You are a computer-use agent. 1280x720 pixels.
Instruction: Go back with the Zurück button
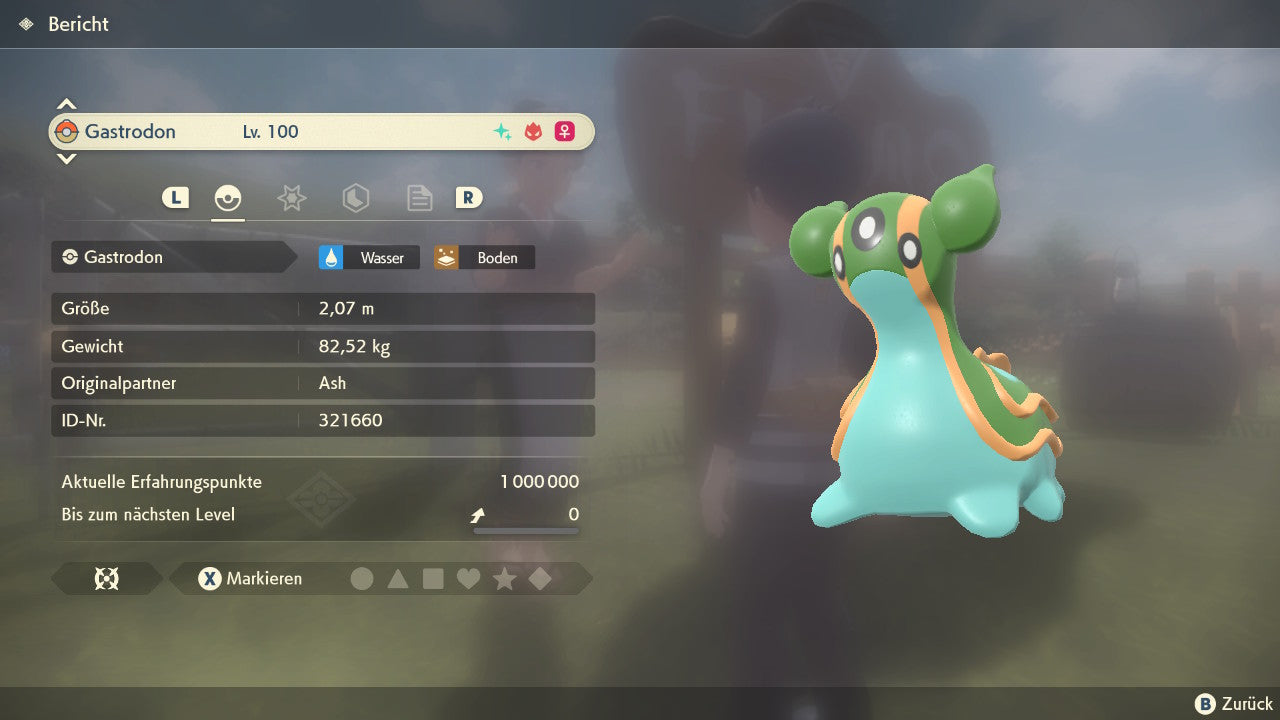1234,704
